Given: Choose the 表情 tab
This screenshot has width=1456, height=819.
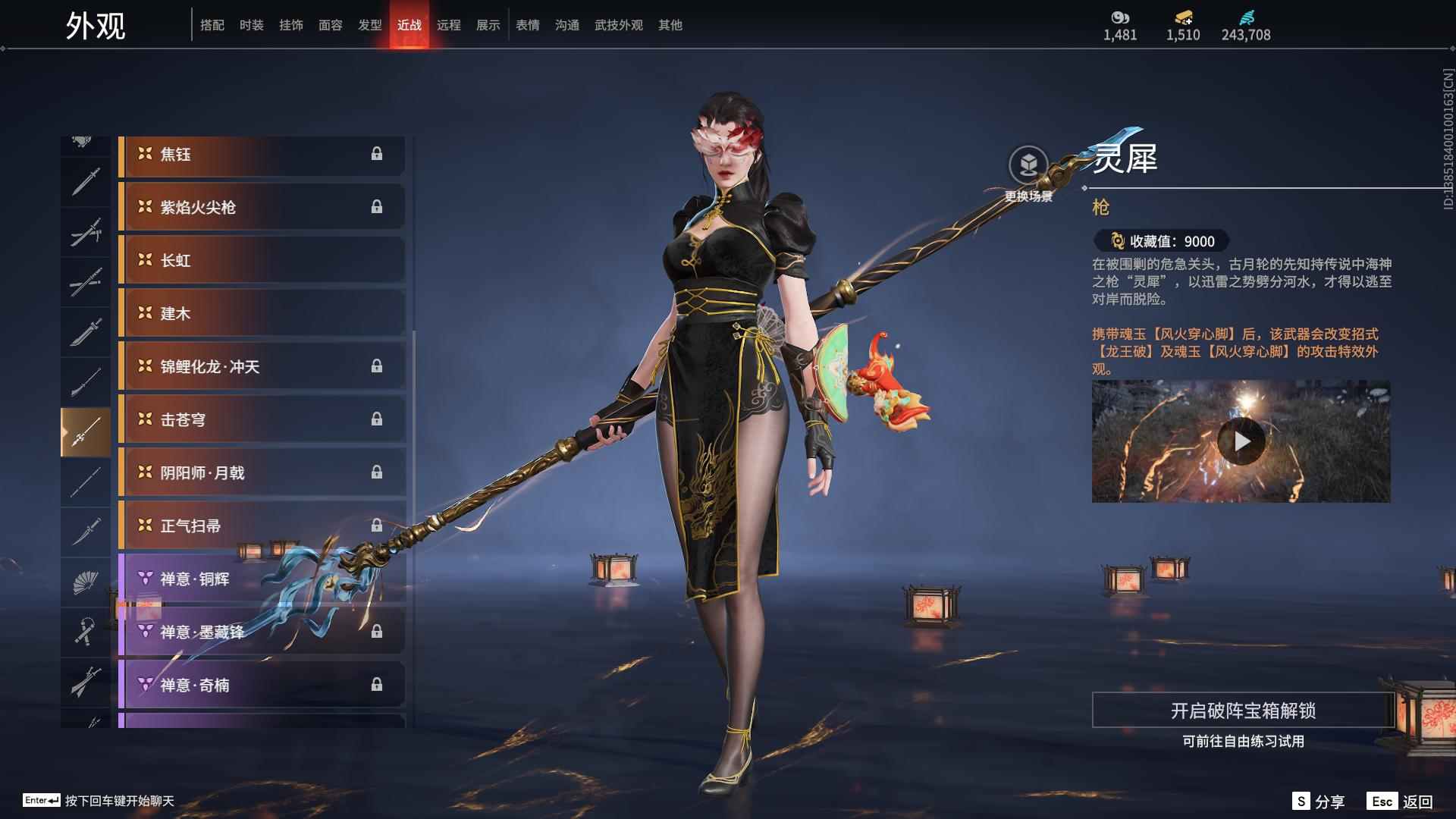Looking at the screenshot, I should click(527, 25).
